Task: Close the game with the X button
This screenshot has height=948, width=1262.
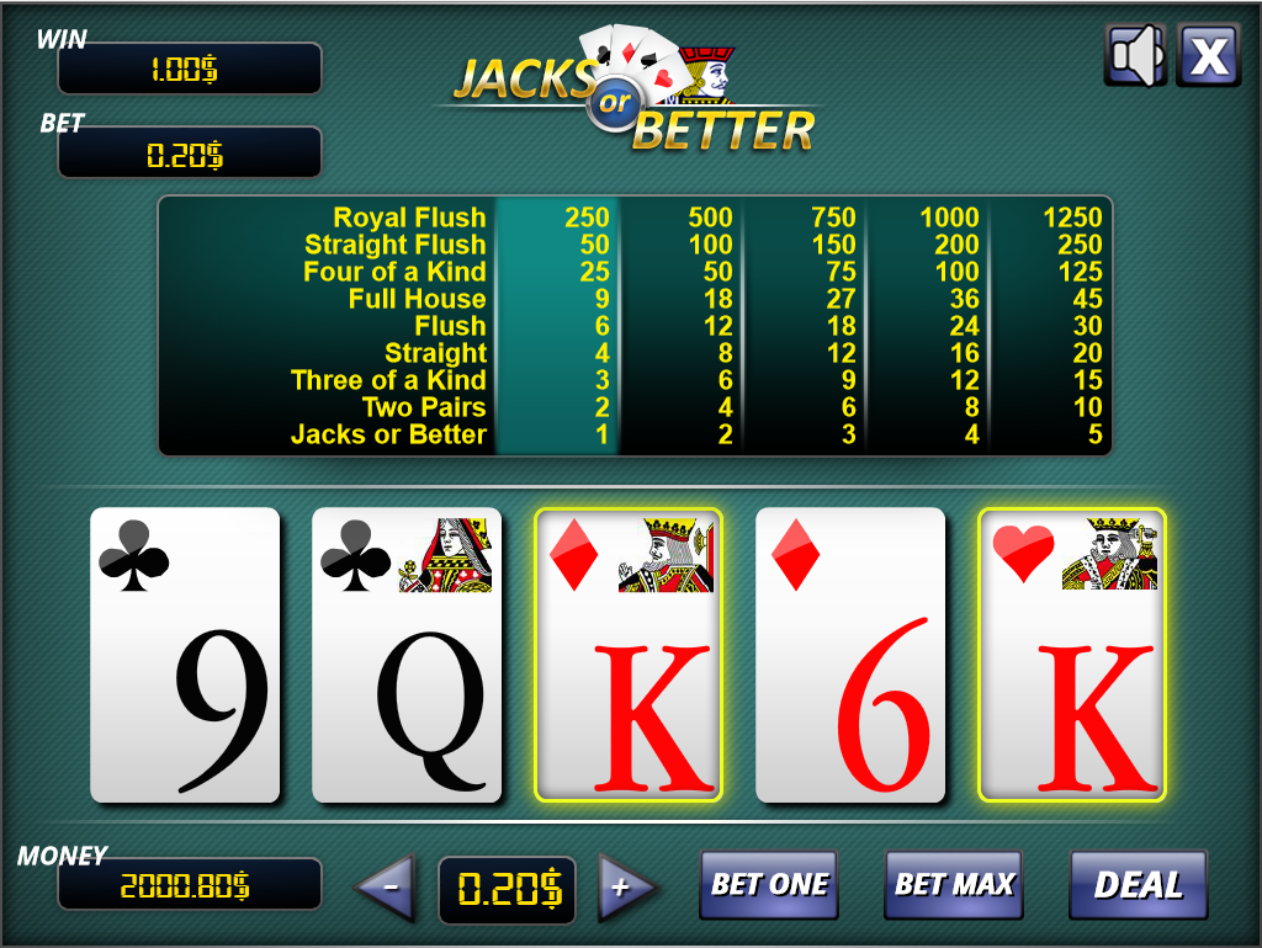Action: (x=1208, y=55)
